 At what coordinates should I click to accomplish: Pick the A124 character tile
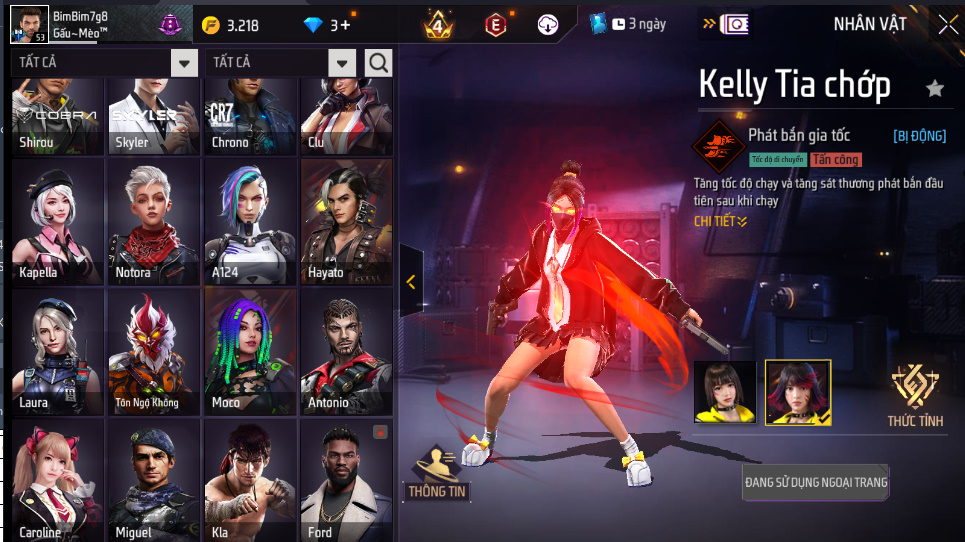(x=250, y=221)
